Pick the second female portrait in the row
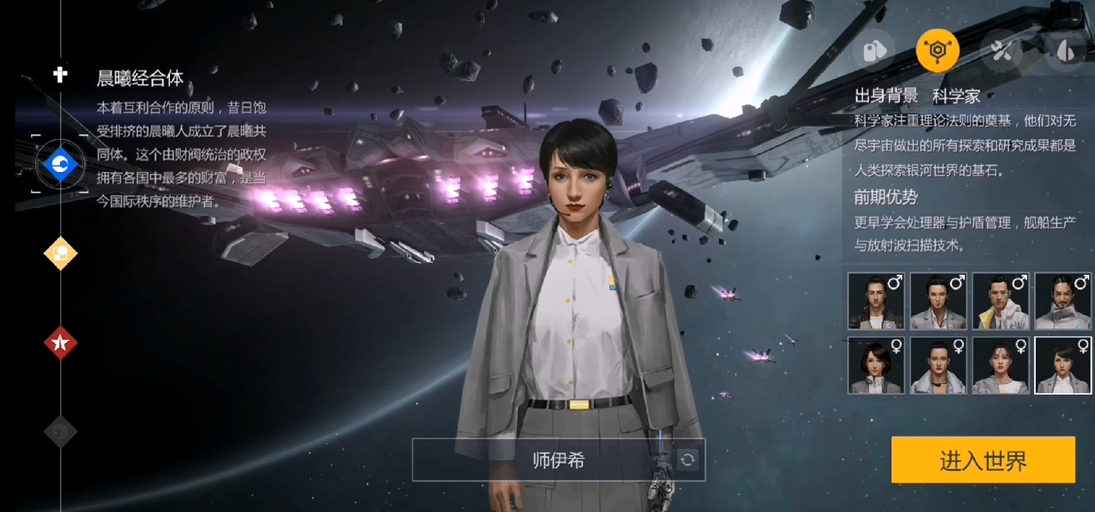Image resolution: width=1095 pixels, height=512 pixels. point(938,365)
